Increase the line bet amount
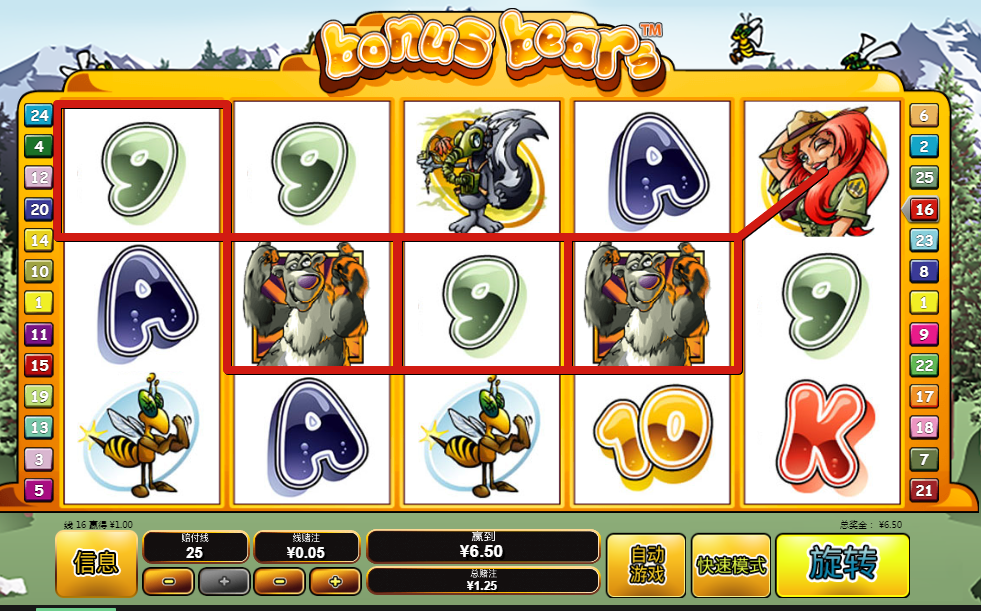Viewport: 981px width, 611px height. pos(334,581)
